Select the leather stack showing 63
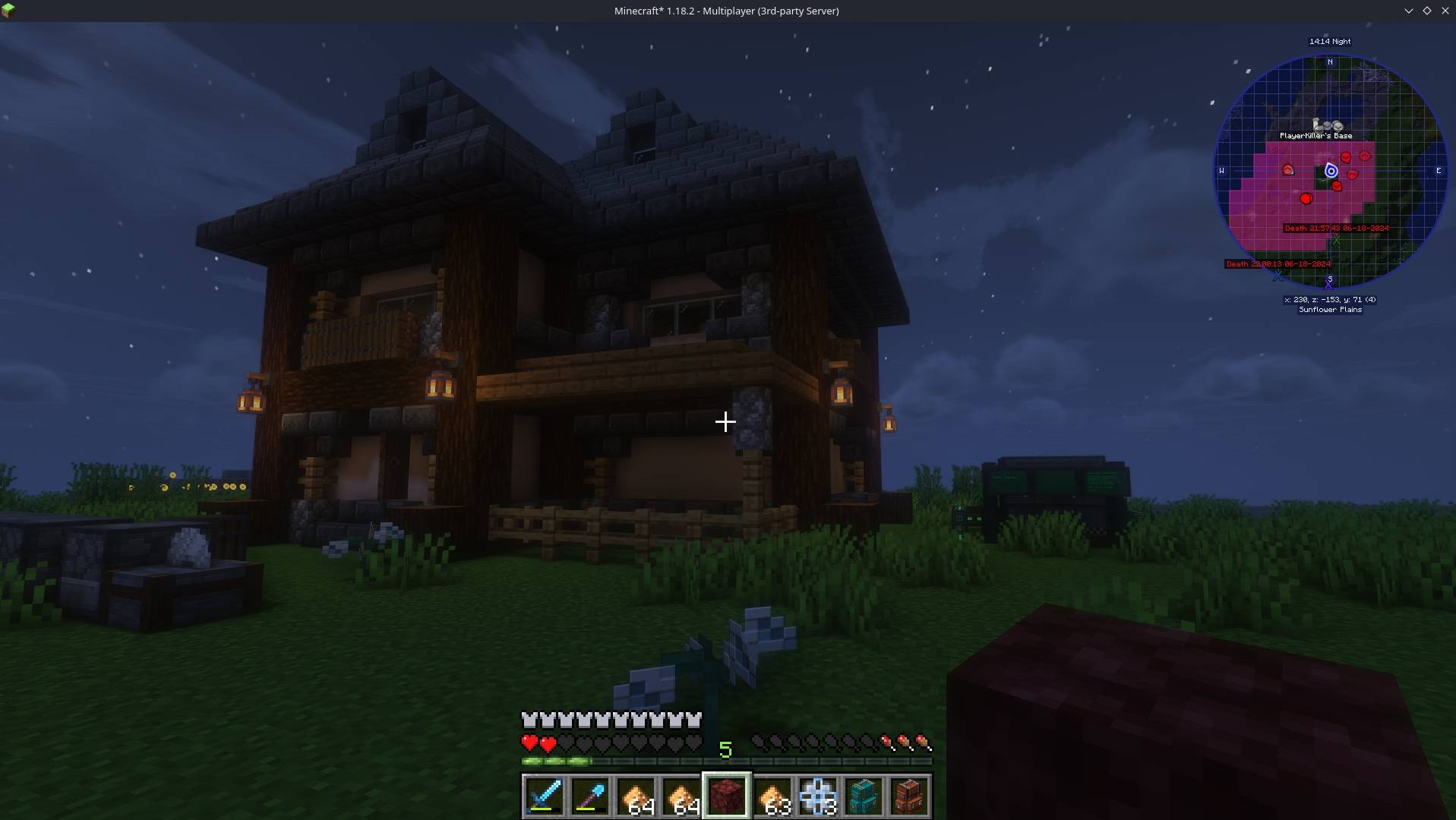Image resolution: width=1456 pixels, height=820 pixels. pos(773,796)
